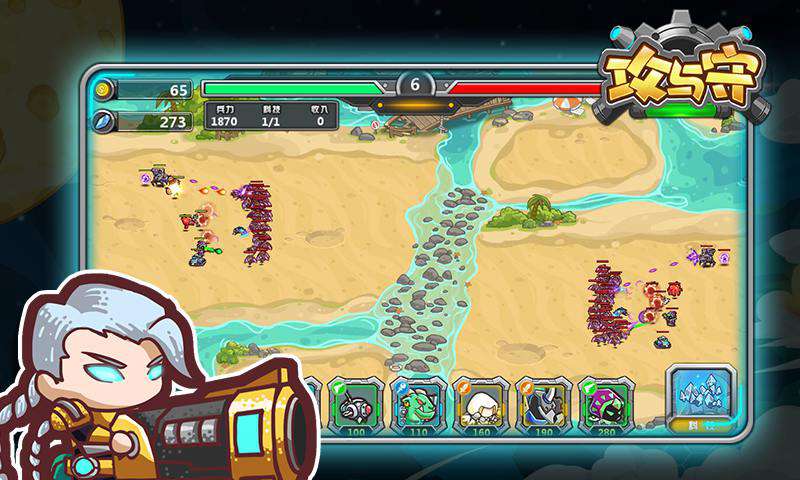
Task: Pick the purple-hooded mage unit costing 280
Action: pos(607,405)
